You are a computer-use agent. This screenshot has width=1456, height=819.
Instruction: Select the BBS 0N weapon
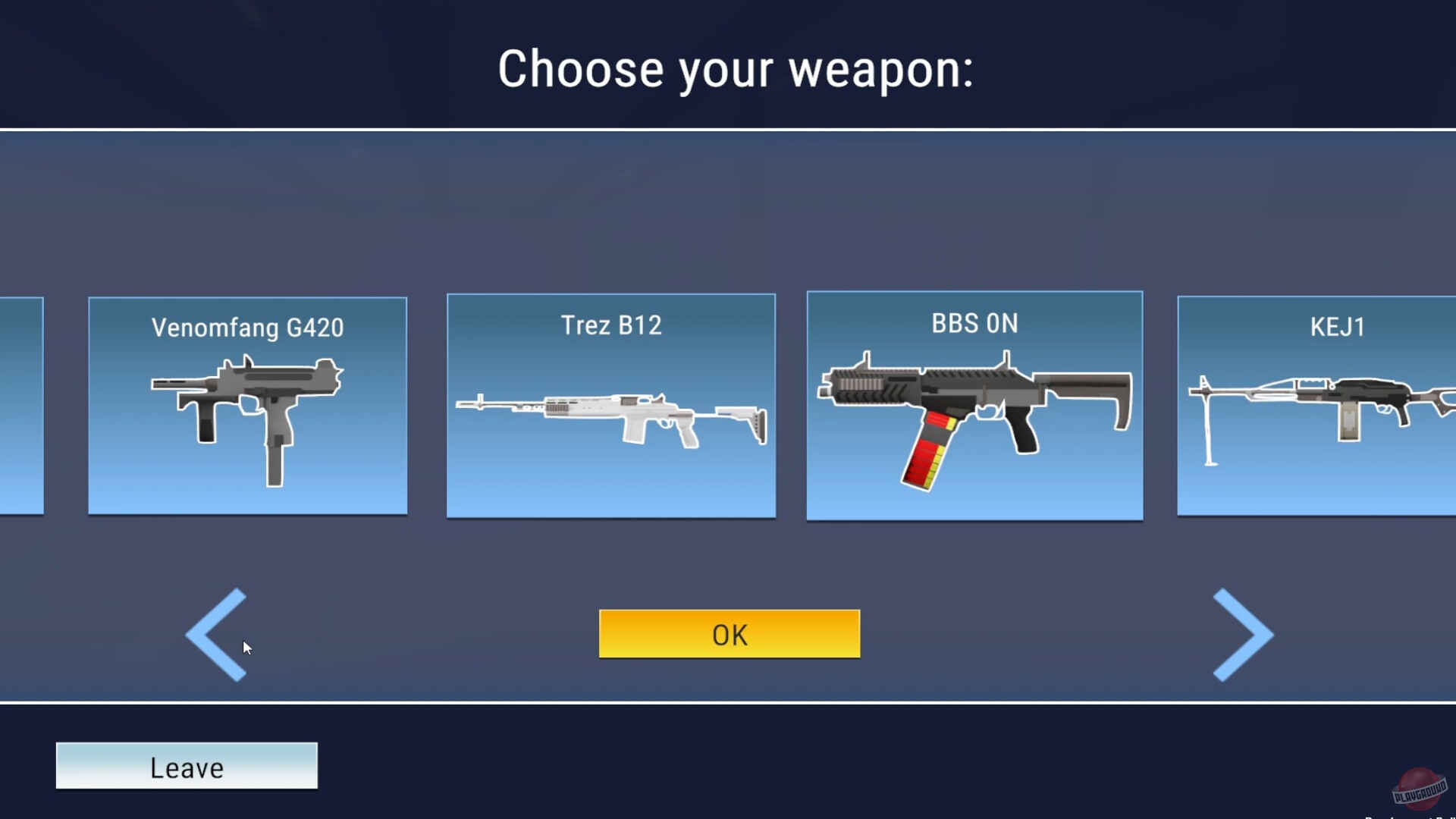point(974,406)
